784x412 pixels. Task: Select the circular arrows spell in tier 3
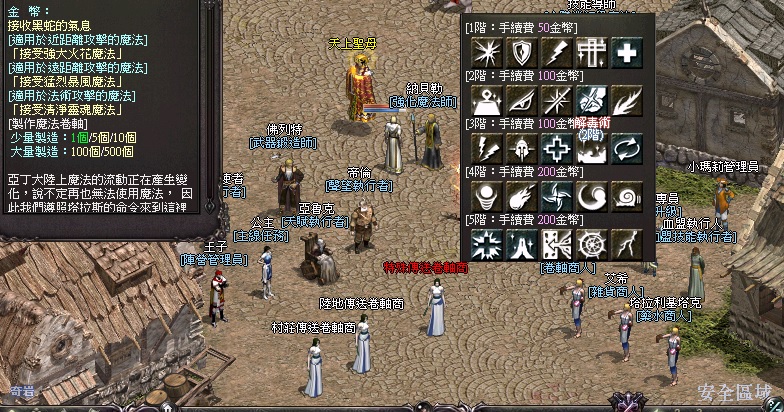tap(626, 148)
